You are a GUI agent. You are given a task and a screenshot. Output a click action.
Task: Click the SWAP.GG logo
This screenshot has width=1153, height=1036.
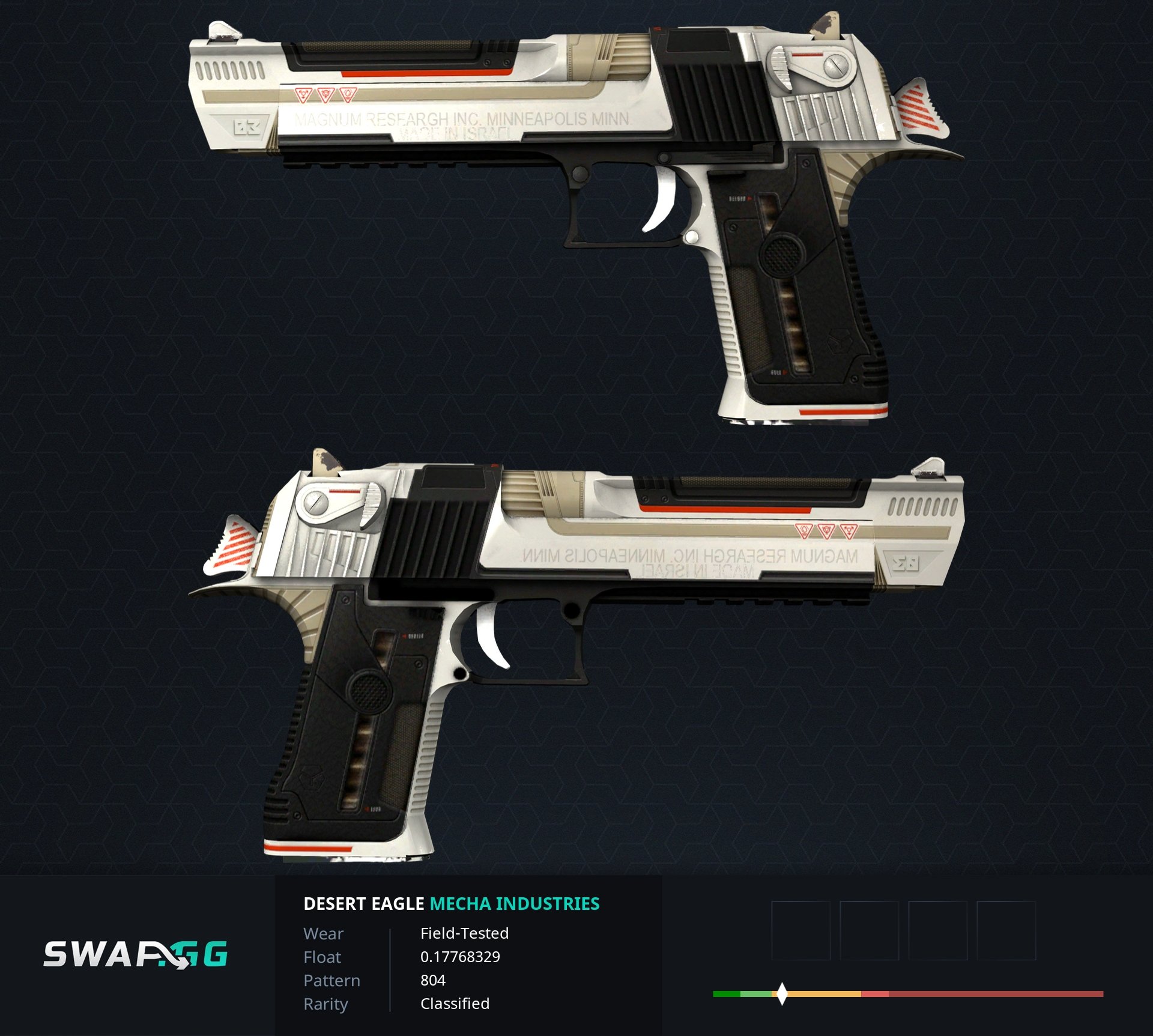click(x=135, y=954)
